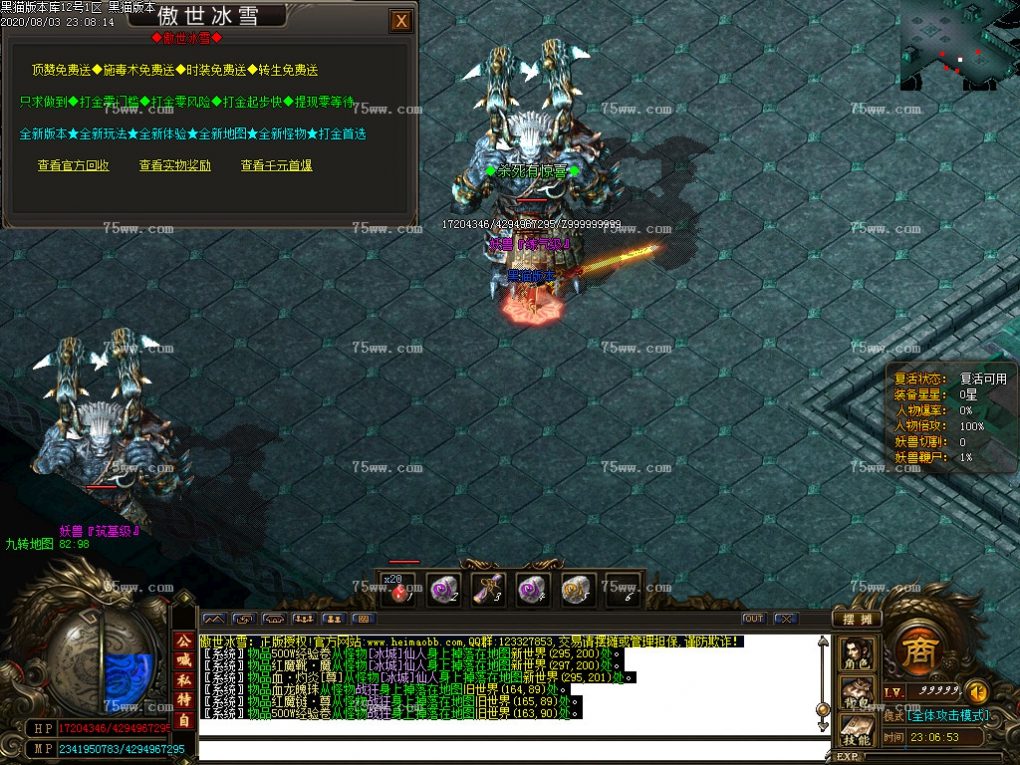Select the 公 public chat channel
The width and height of the screenshot is (1020, 765).
[x=183, y=641]
